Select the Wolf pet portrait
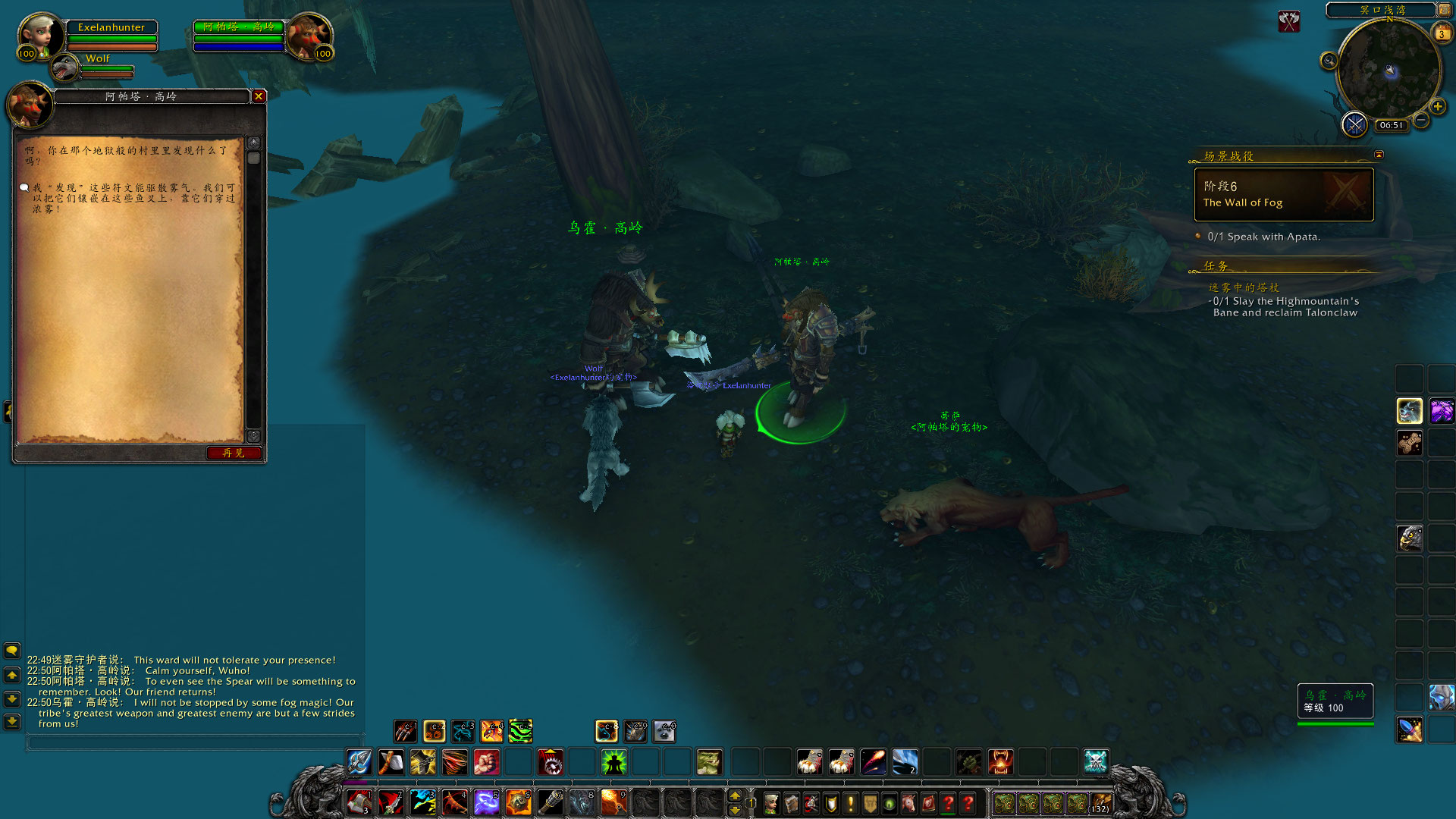 [x=66, y=69]
